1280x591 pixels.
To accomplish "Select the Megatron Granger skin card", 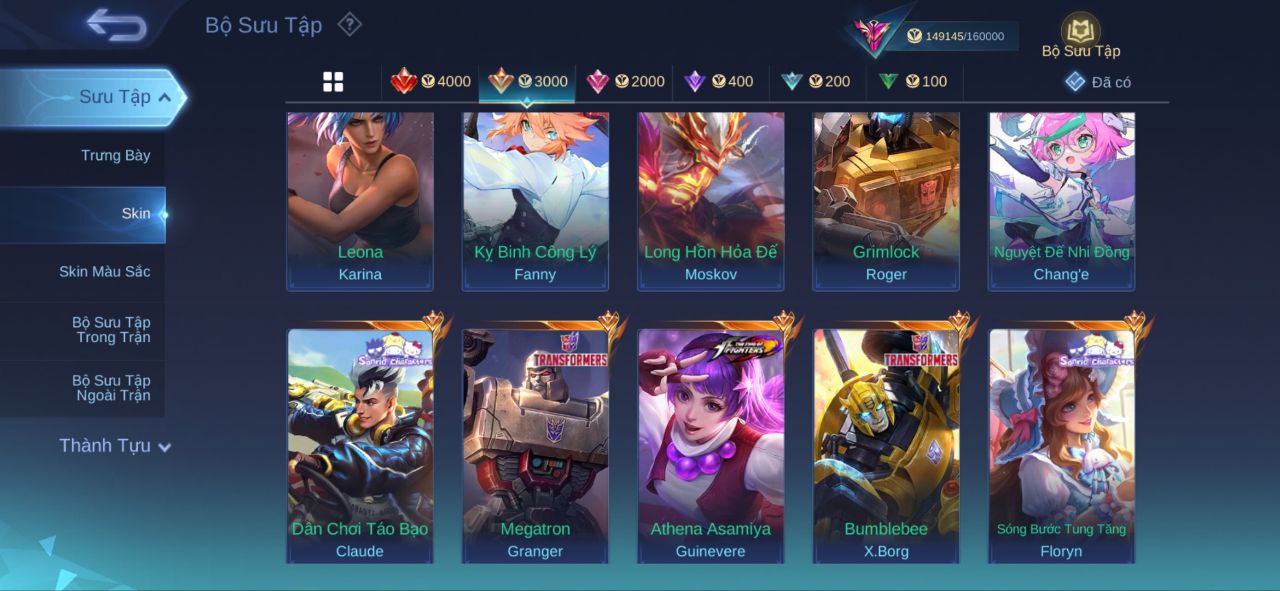I will pyautogui.click(x=535, y=445).
